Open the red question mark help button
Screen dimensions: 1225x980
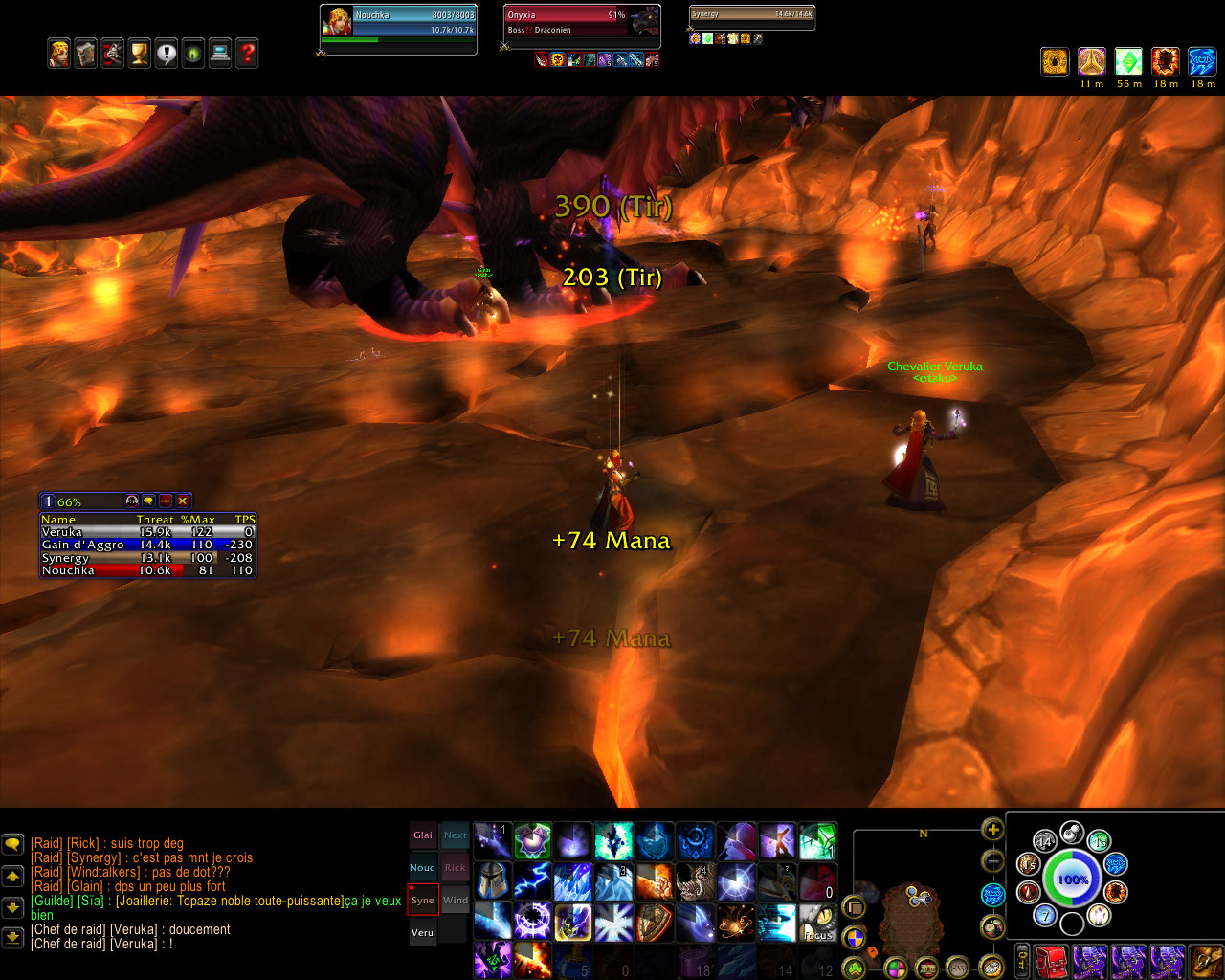(x=247, y=54)
